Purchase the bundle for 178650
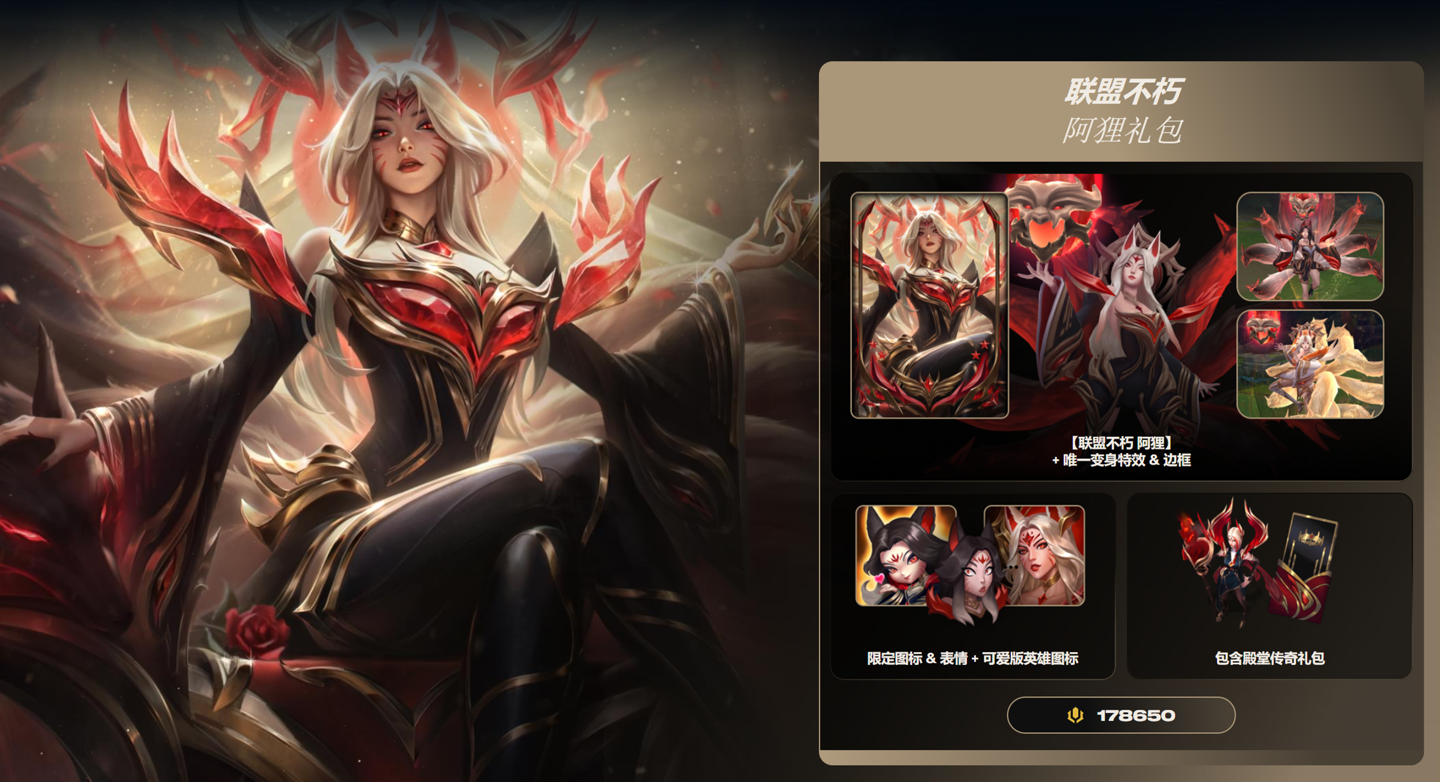The width and height of the screenshot is (1440, 782). 1120,715
